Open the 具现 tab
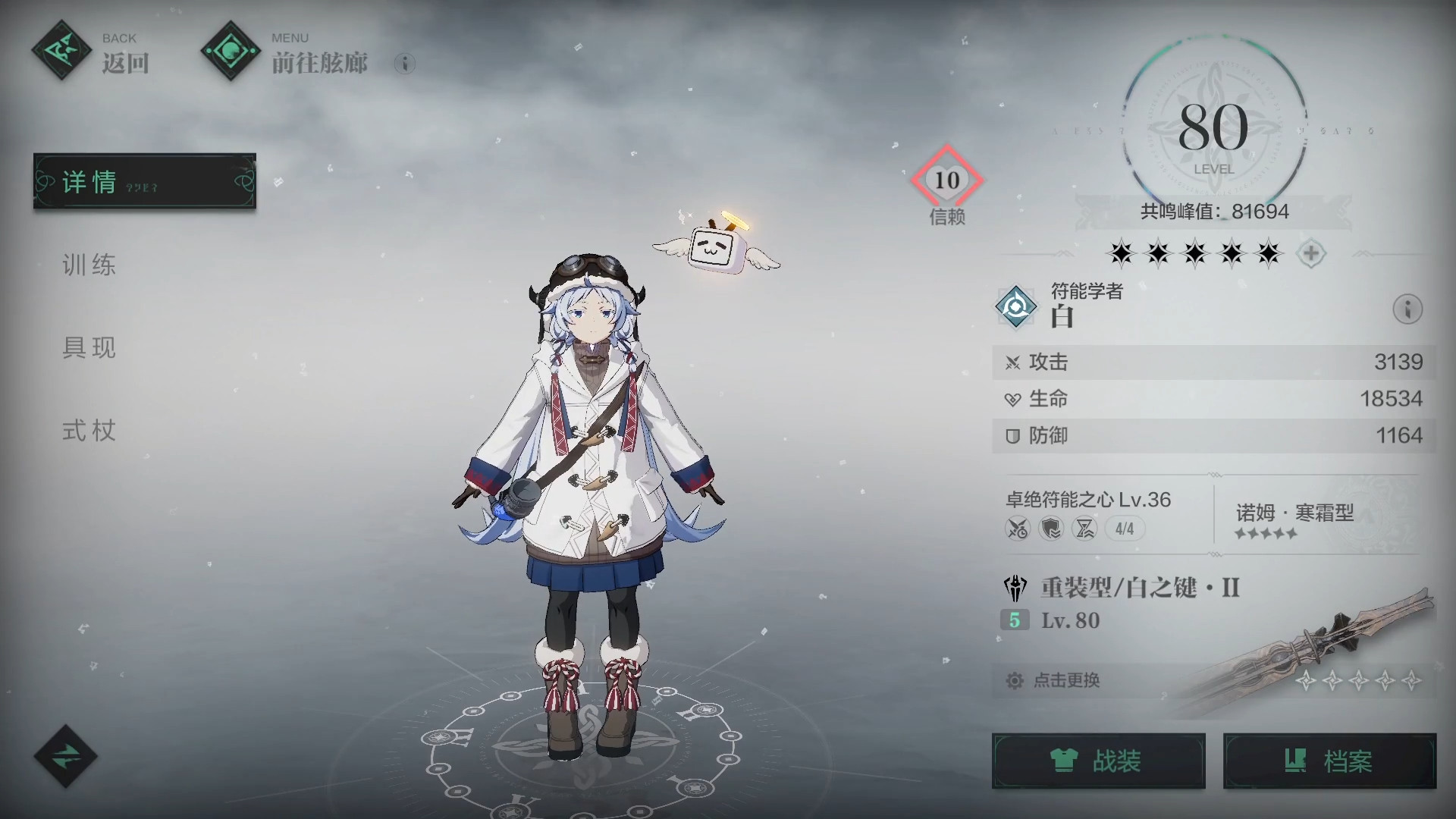The width and height of the screenshot is (1456, 819). point(89,347)
